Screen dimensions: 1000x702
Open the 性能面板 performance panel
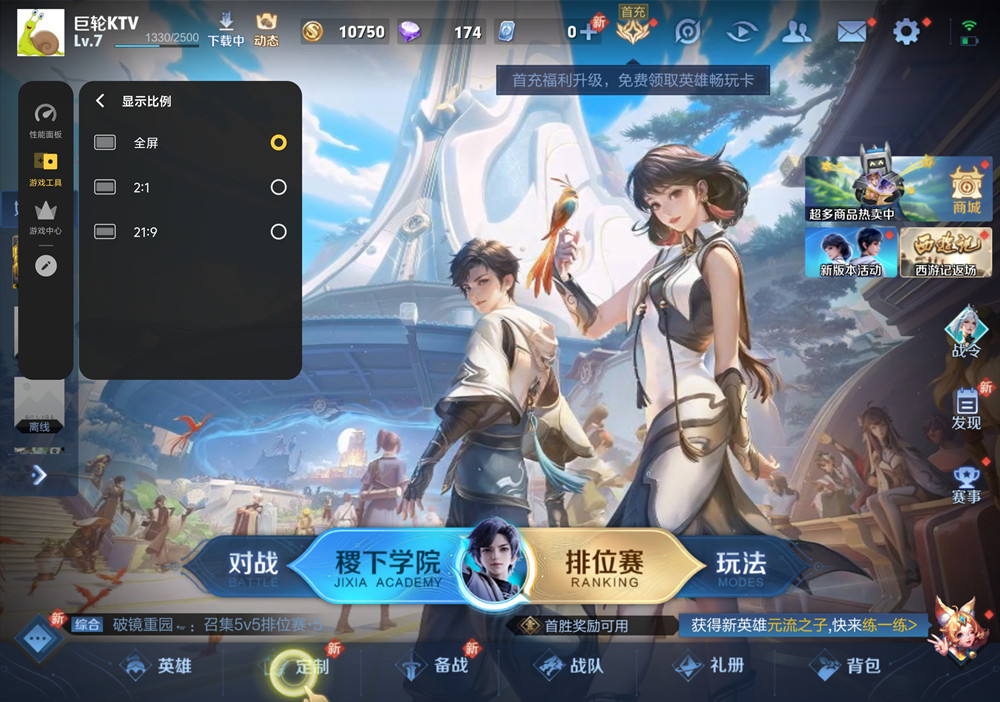point(45,120)
